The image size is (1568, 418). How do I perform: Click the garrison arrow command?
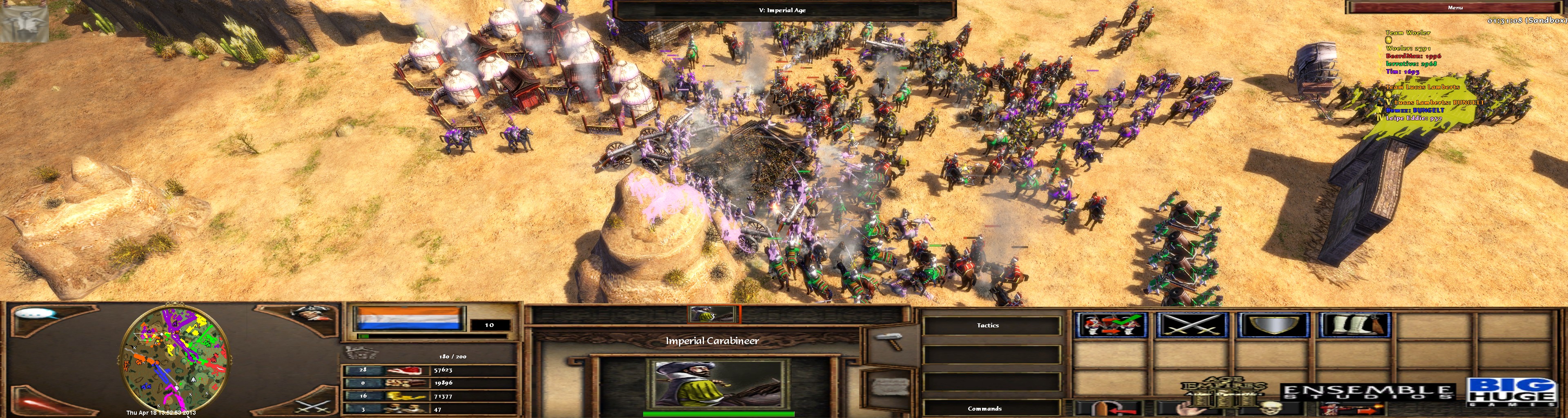pos(1109,409)
